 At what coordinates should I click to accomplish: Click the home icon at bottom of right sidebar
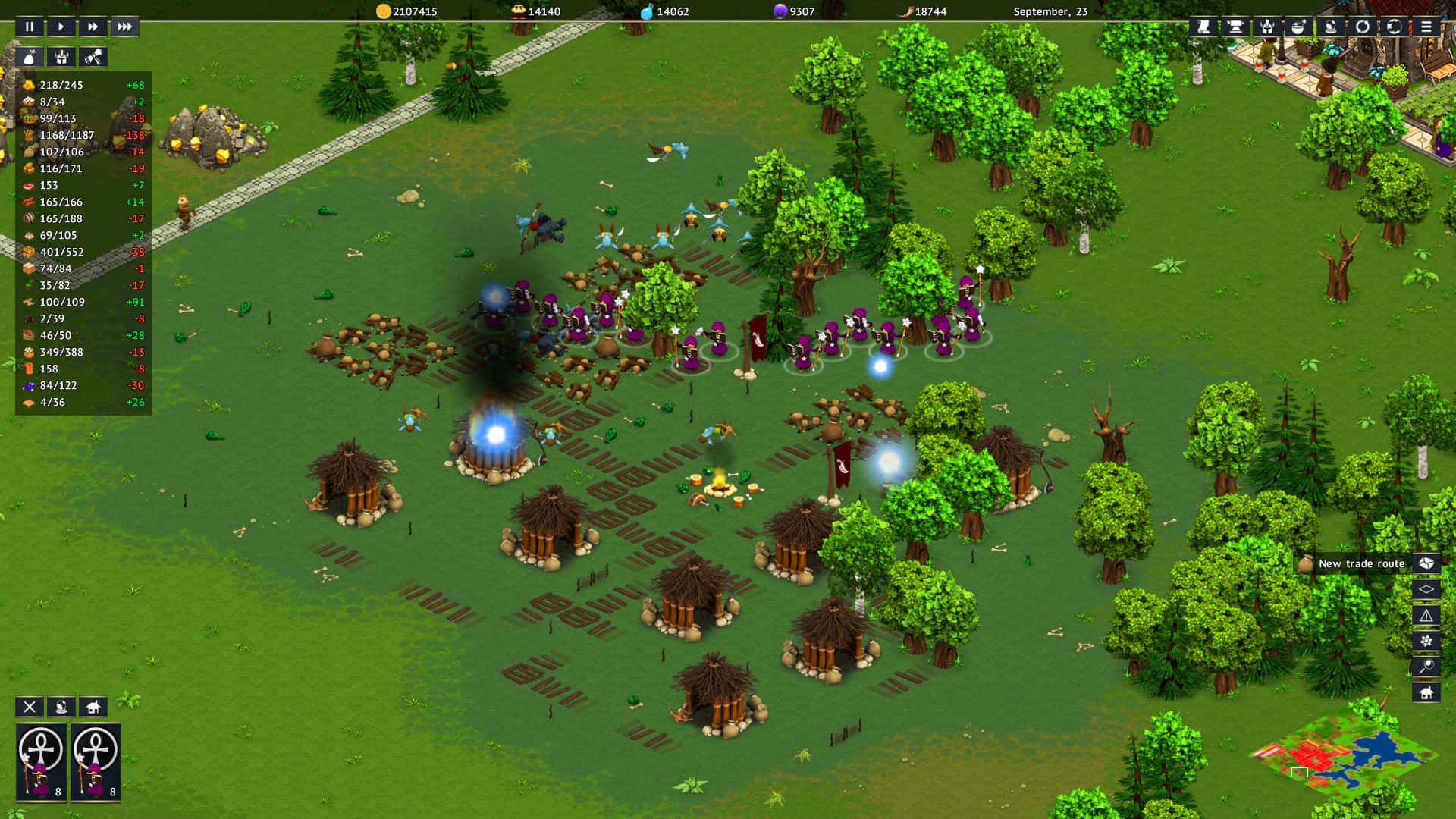[1426, 691]
